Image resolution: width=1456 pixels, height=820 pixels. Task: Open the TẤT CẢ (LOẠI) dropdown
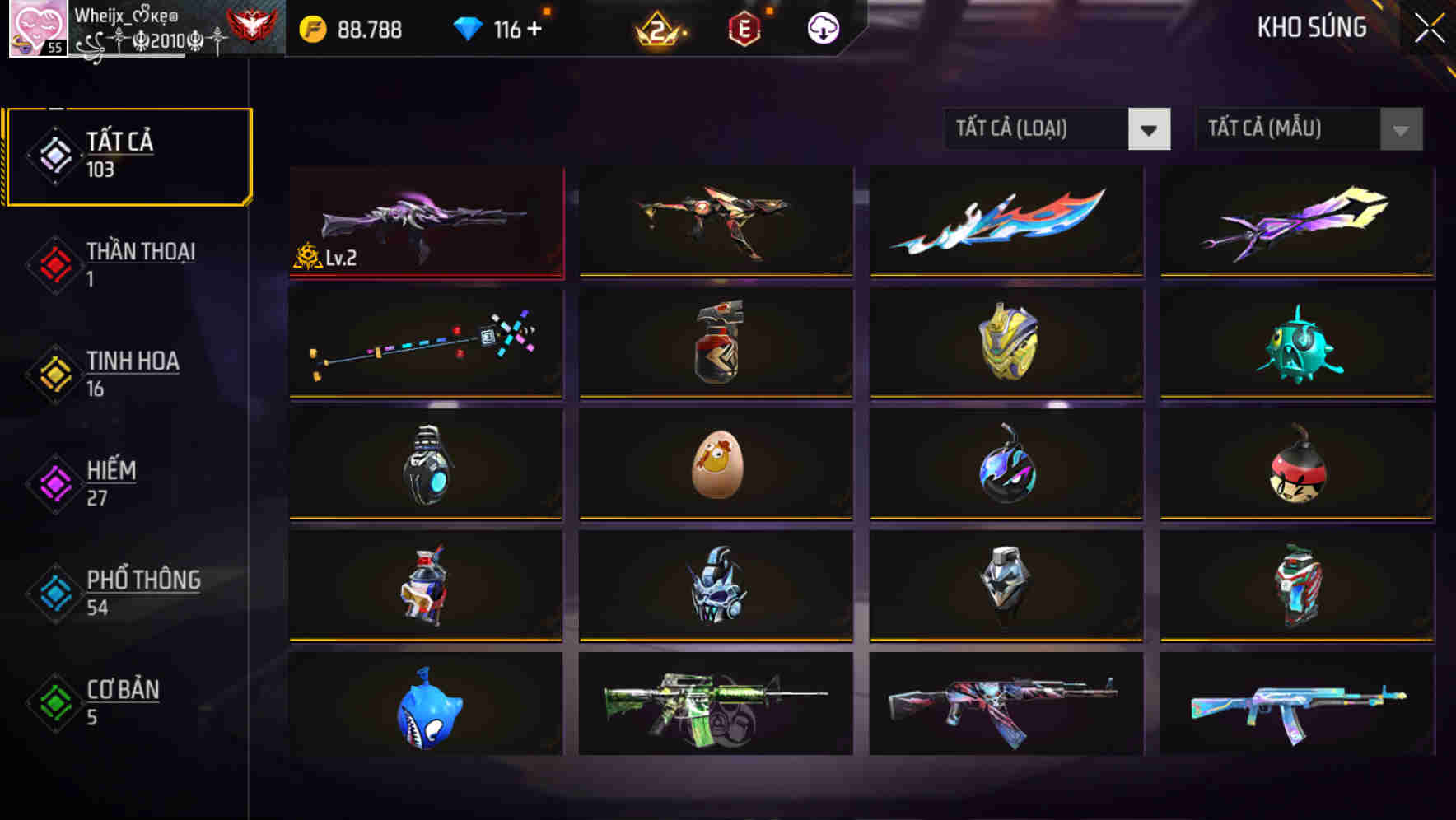1057,130
